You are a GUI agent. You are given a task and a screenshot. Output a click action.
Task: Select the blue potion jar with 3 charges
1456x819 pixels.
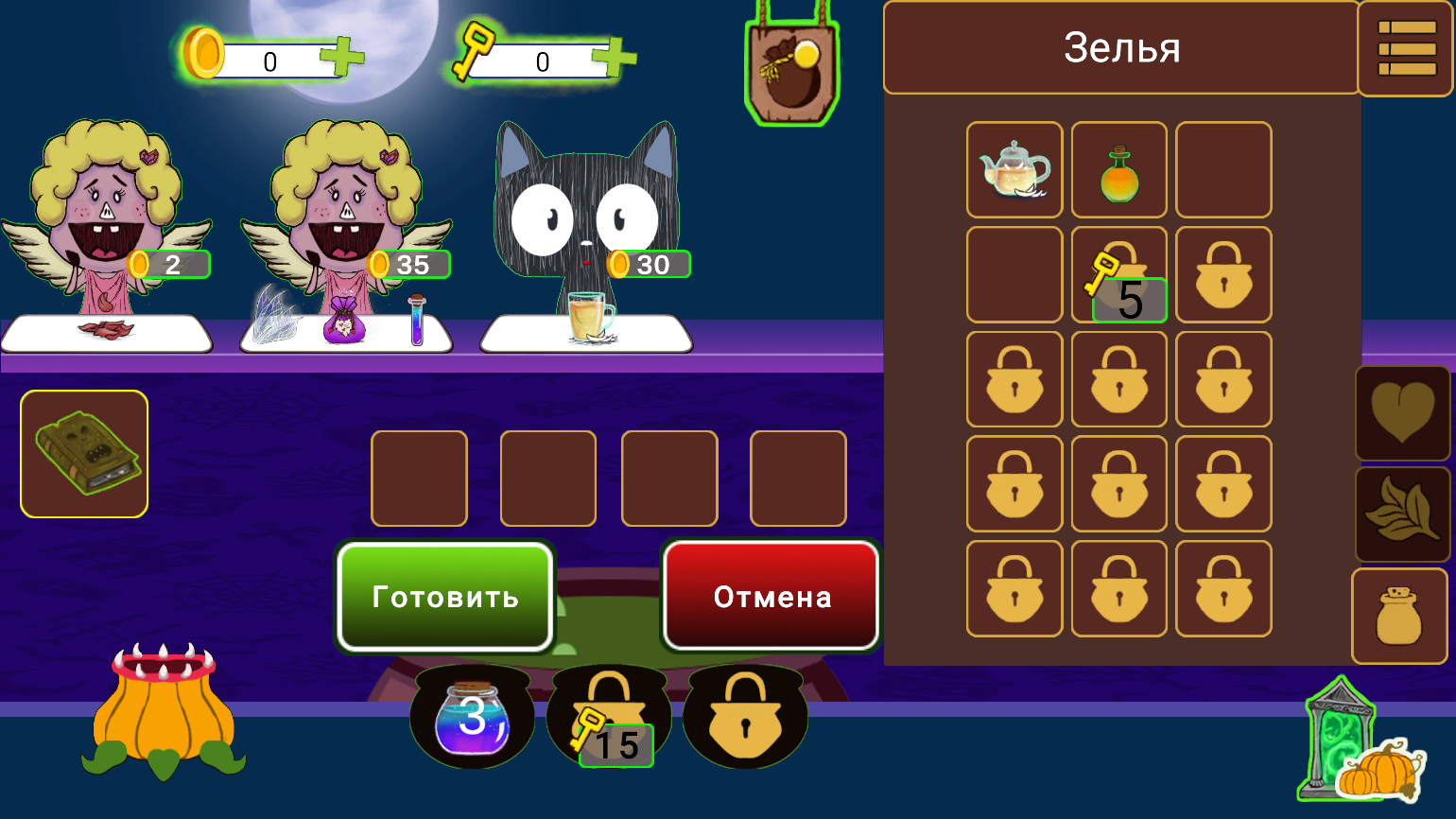click(473, 716)
